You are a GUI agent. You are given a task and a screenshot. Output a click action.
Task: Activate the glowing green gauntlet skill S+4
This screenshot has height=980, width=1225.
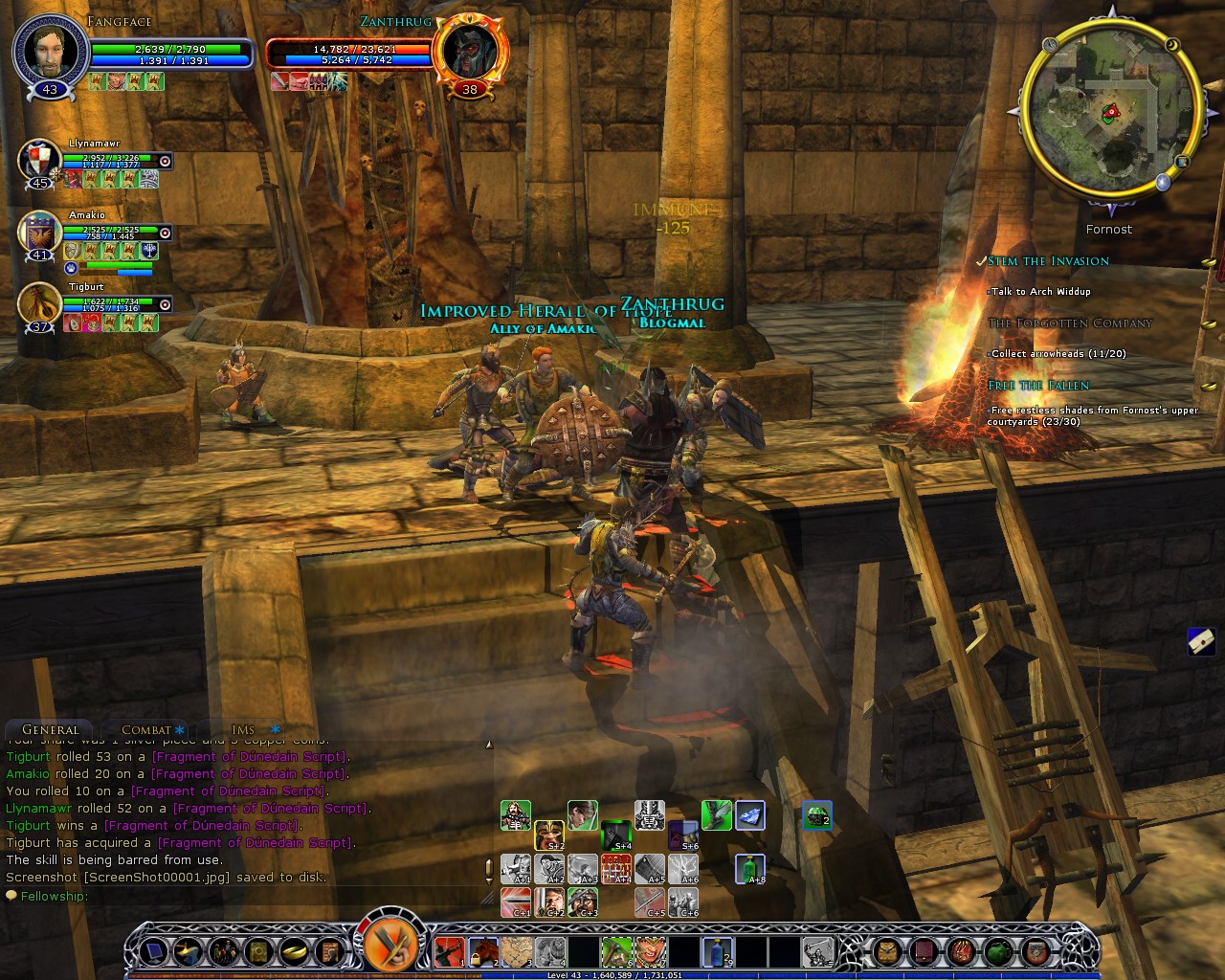pyautogui.click(x=616, y=835)
